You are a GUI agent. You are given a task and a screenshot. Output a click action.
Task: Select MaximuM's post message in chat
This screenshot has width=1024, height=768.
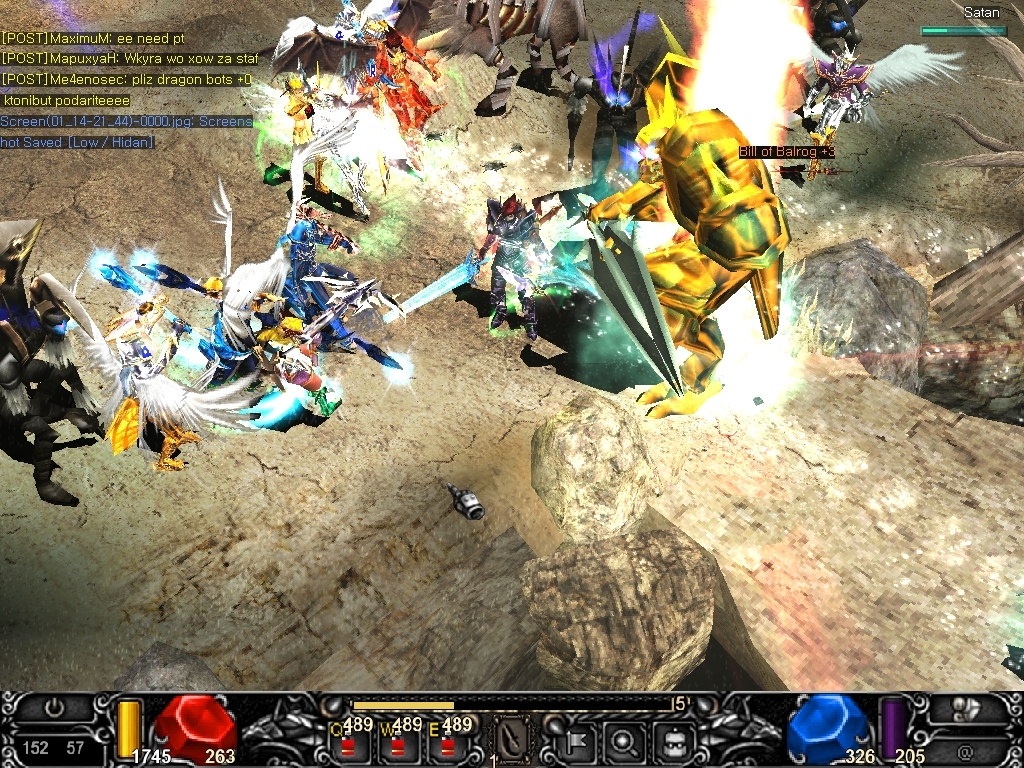pyautogui.click(x=93, y=38)
